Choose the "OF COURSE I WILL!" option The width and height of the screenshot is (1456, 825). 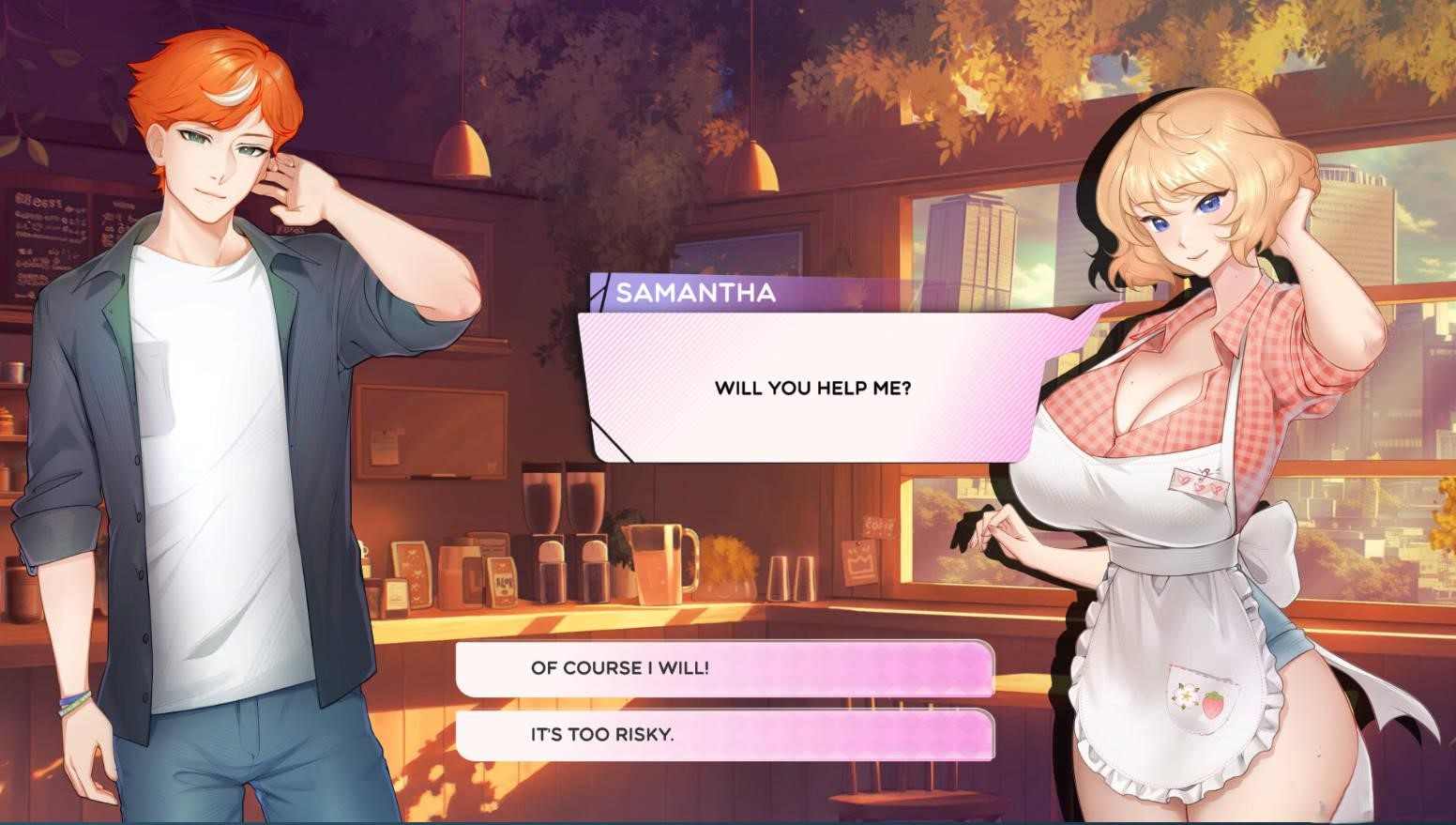click(722, 668)
